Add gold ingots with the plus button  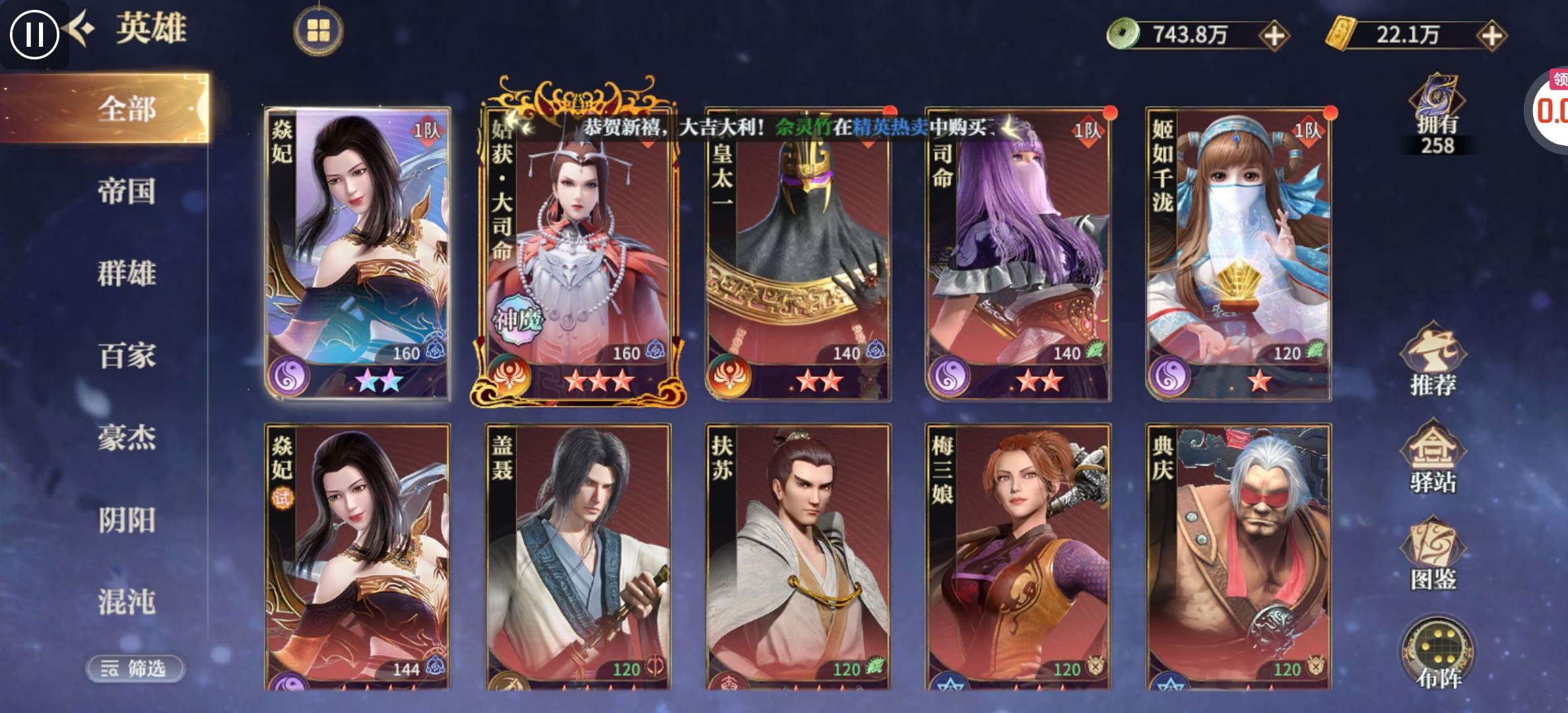pyautogui.click(x=1491, y=36)
